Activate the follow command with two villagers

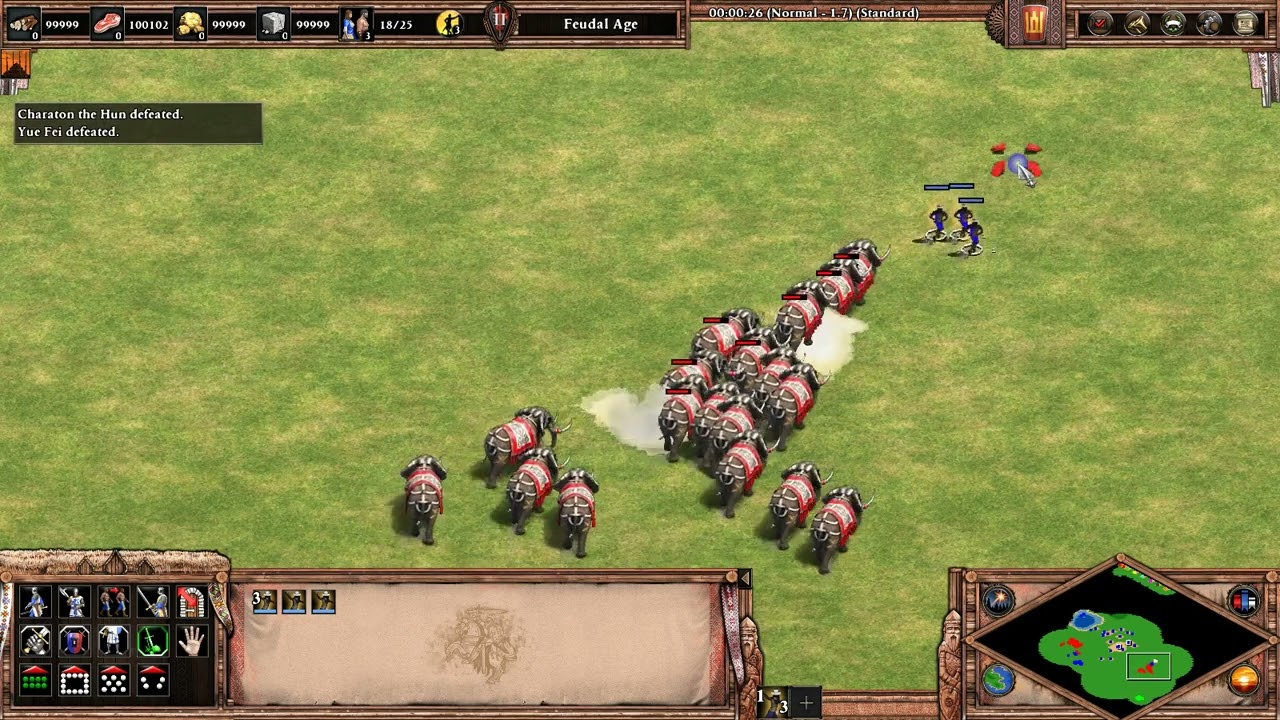click(x=113, y=602)
